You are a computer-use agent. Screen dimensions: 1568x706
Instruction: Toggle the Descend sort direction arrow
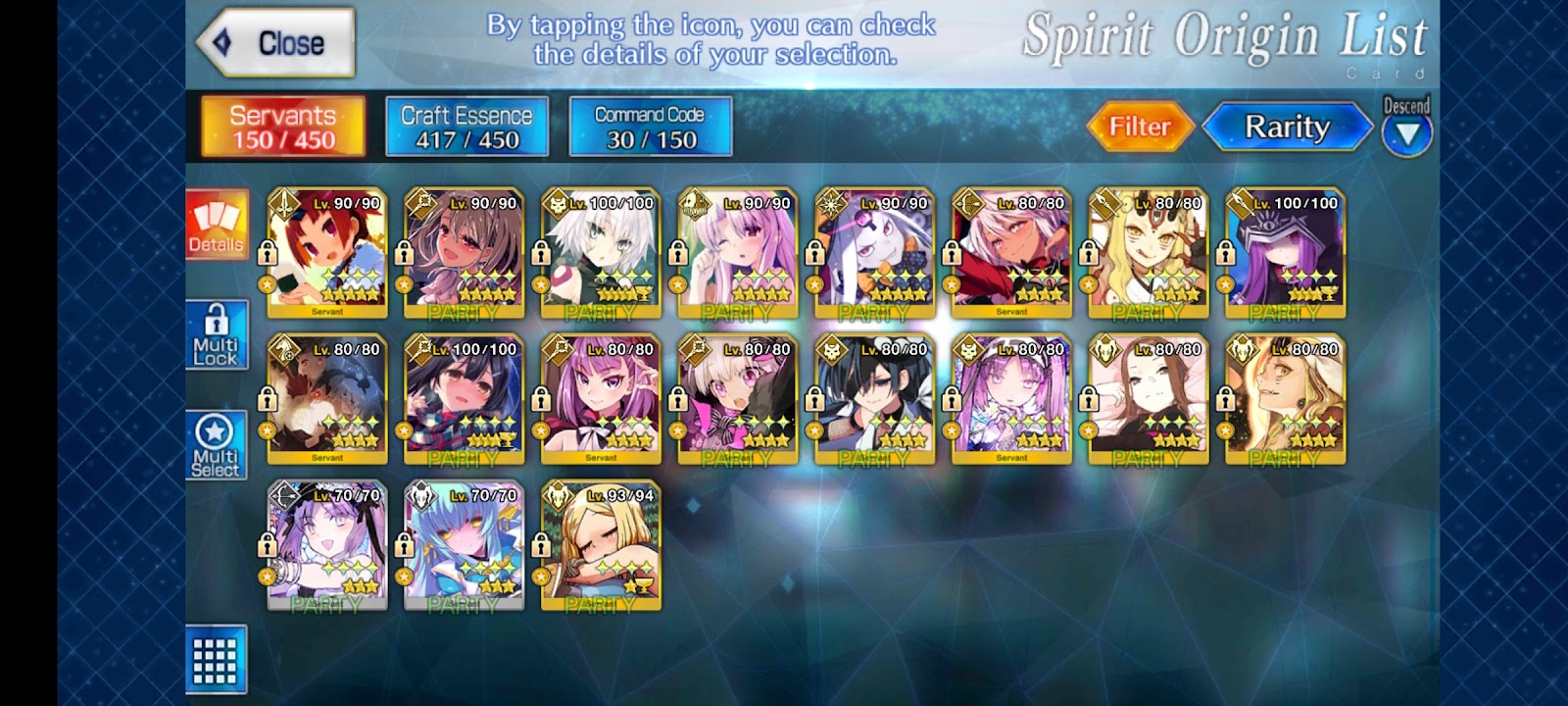1407,133
